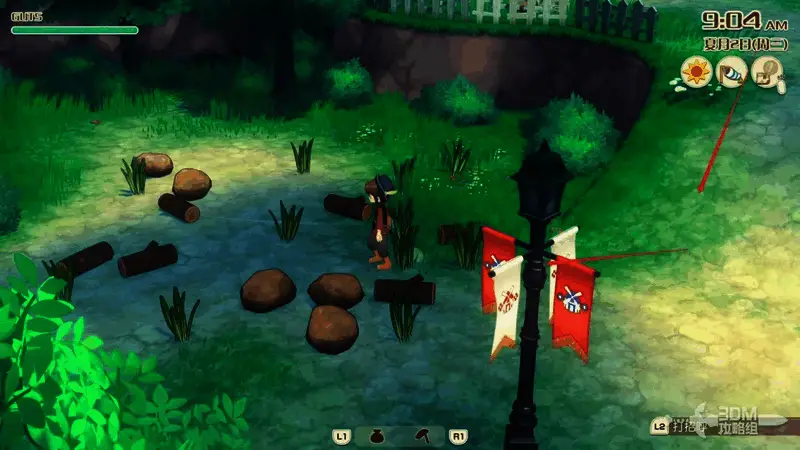The height and width of the screenshot is (450, 800).
Task: Select the seed bag tool slot
Action: 377,437
